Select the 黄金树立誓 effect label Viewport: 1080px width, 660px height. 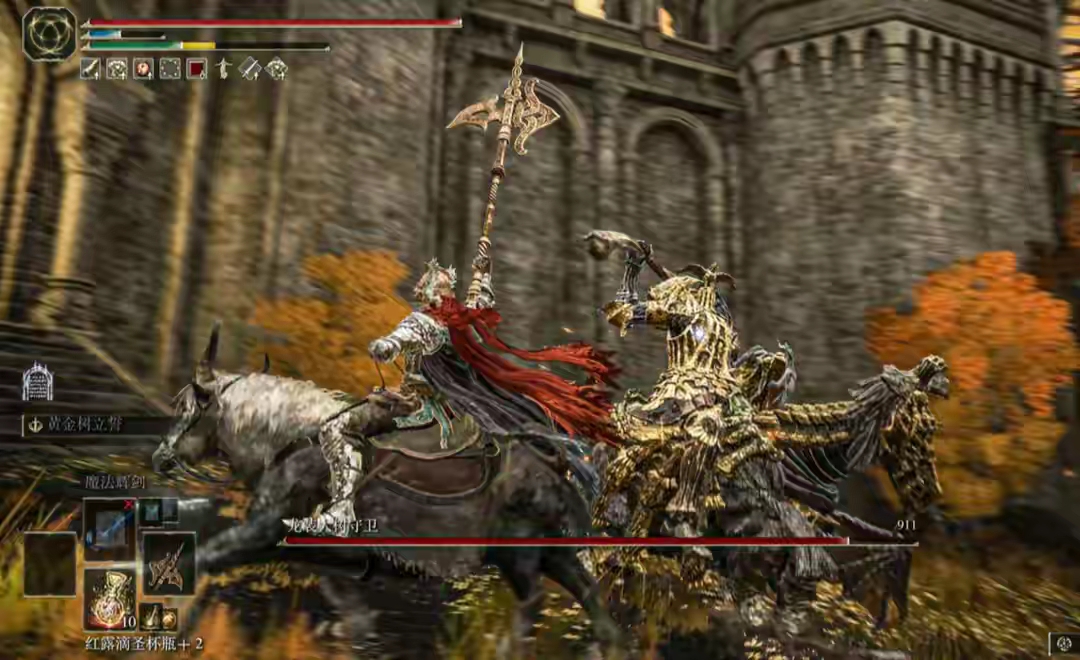[x=88, y=424]
